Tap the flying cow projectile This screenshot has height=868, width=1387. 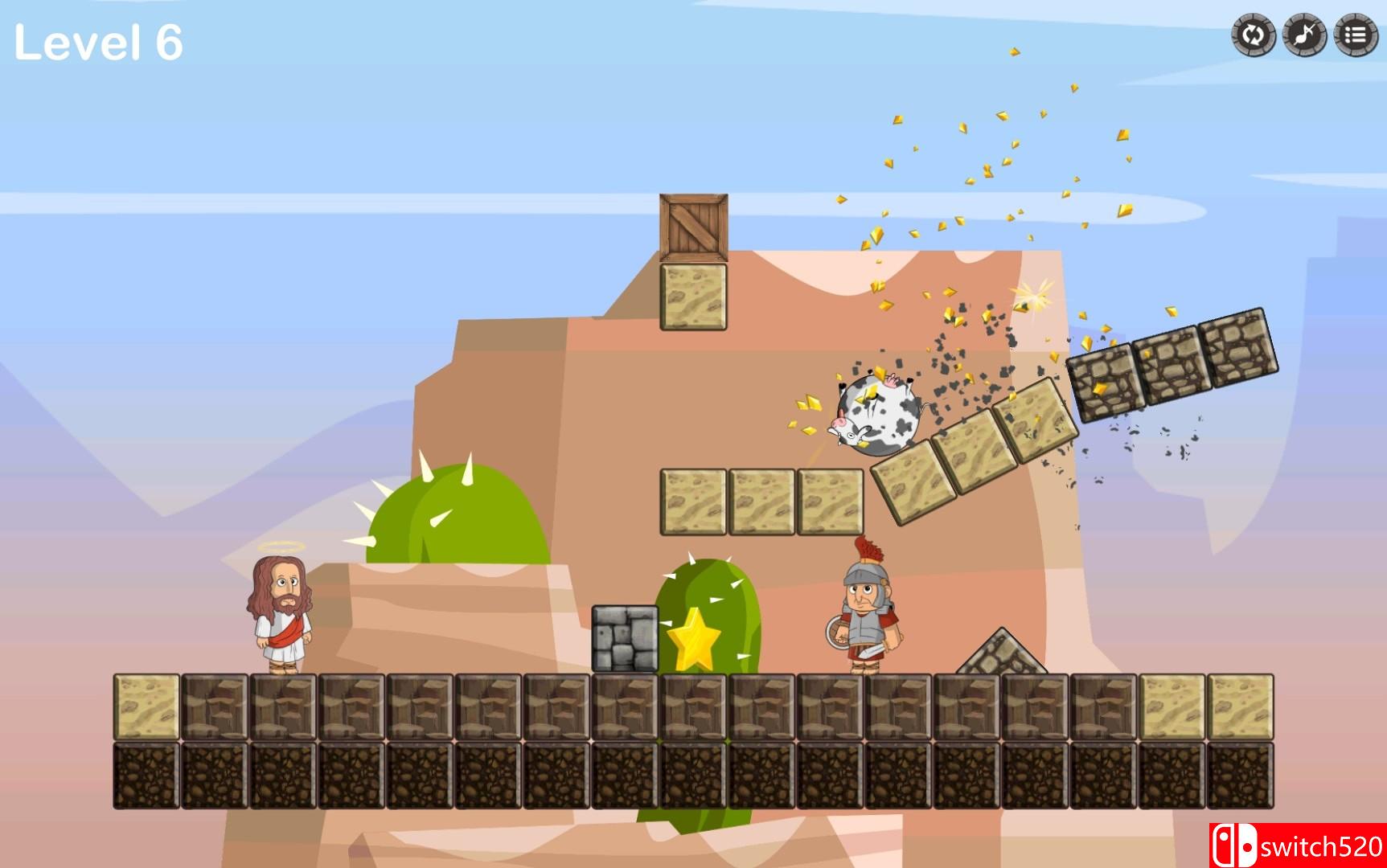(876, 414)
